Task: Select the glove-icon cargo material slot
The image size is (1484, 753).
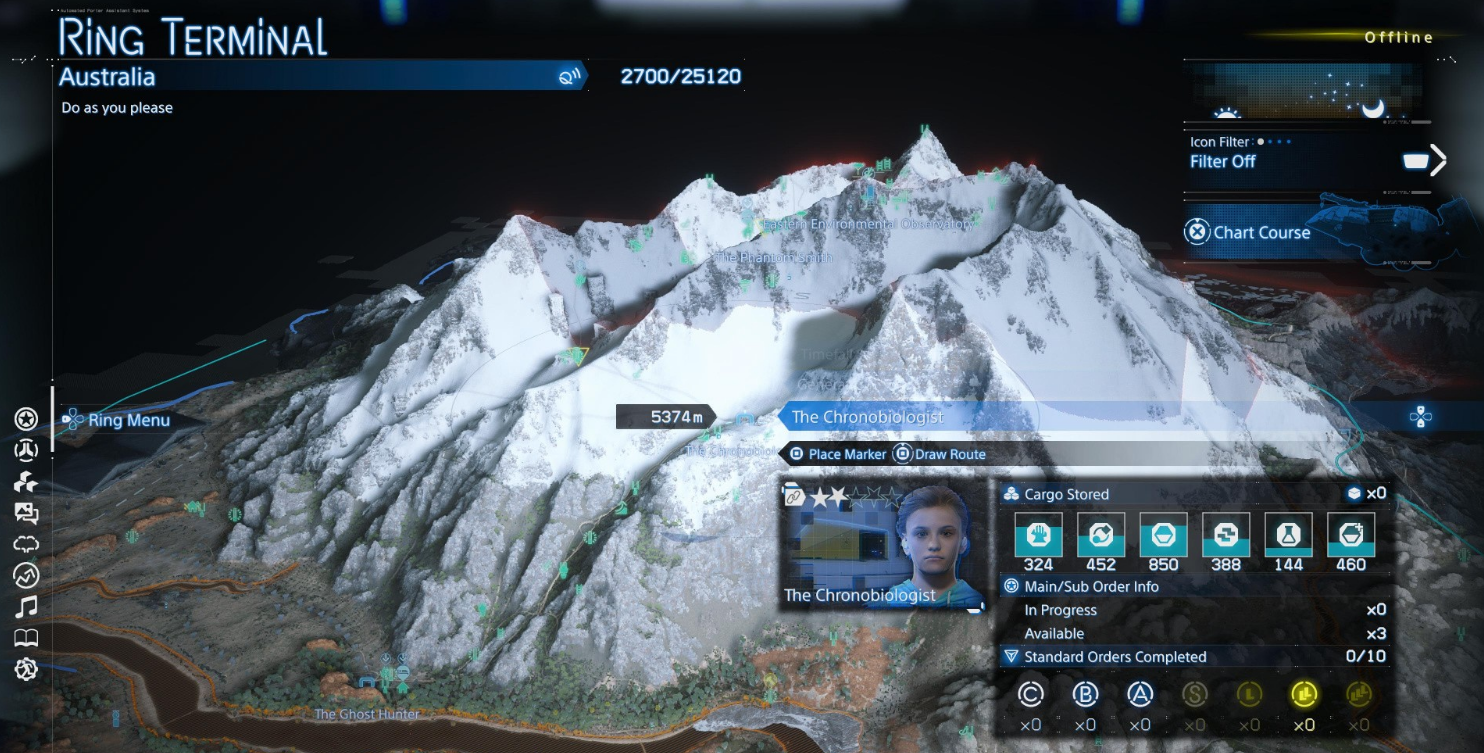Action: [x=1038, y=535]
